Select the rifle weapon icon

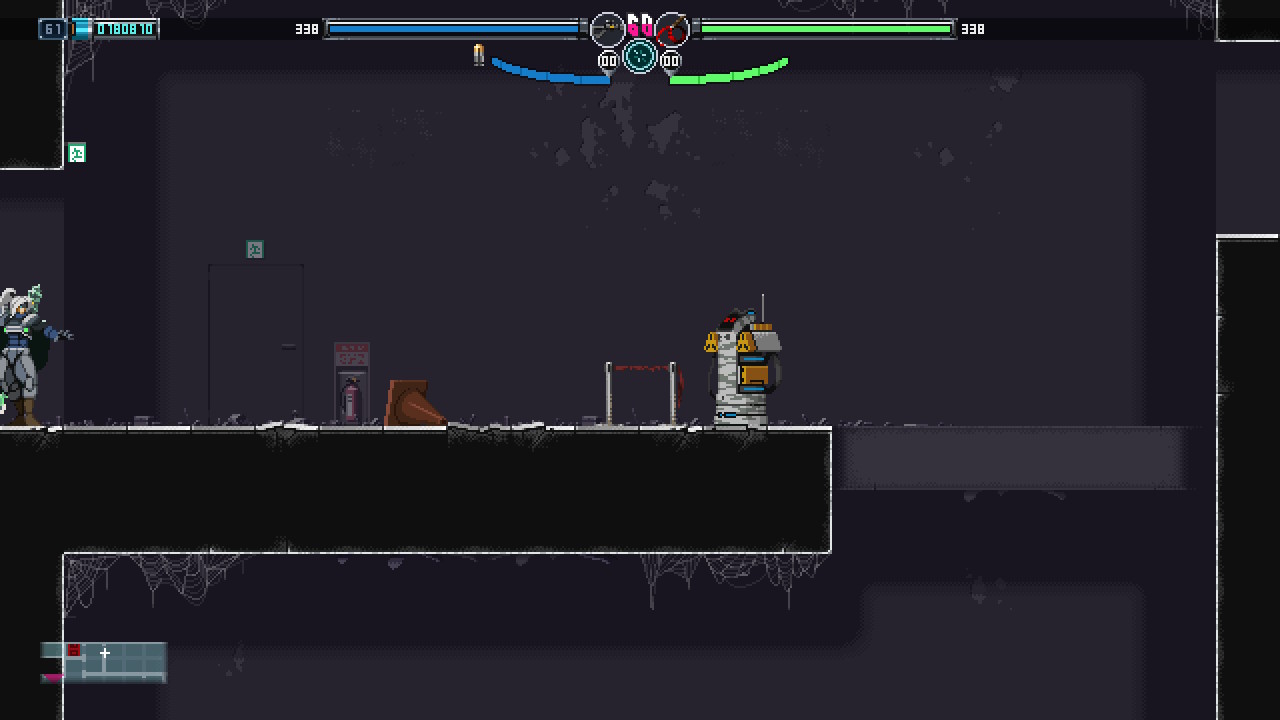(607, 30)
